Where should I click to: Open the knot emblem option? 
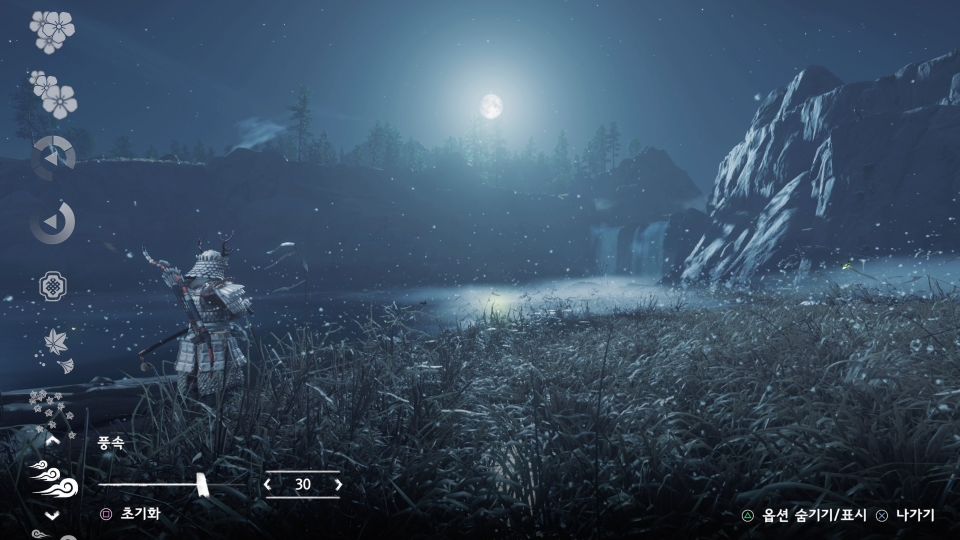(x=52, y=287)
